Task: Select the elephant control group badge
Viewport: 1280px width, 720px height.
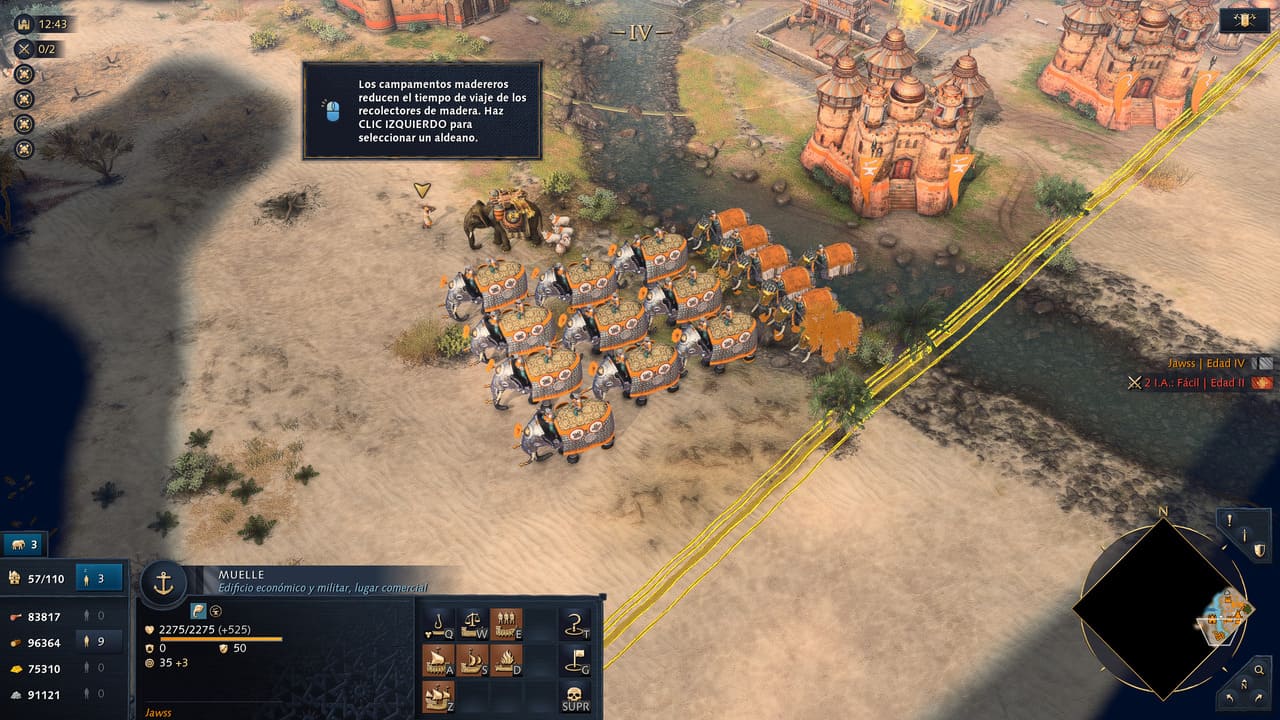Action: coord(24,545)
